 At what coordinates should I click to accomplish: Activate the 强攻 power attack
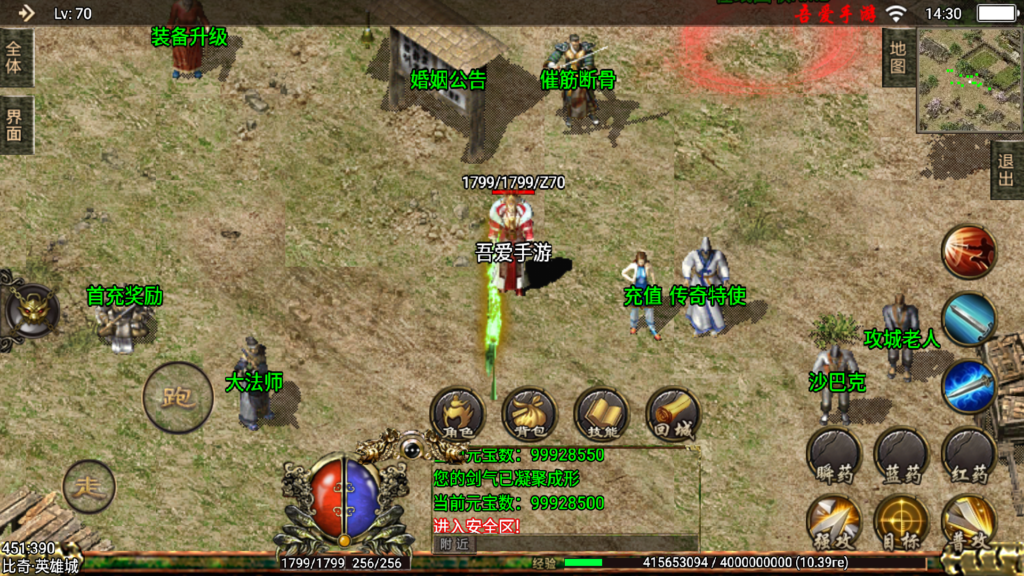point(834,521)
